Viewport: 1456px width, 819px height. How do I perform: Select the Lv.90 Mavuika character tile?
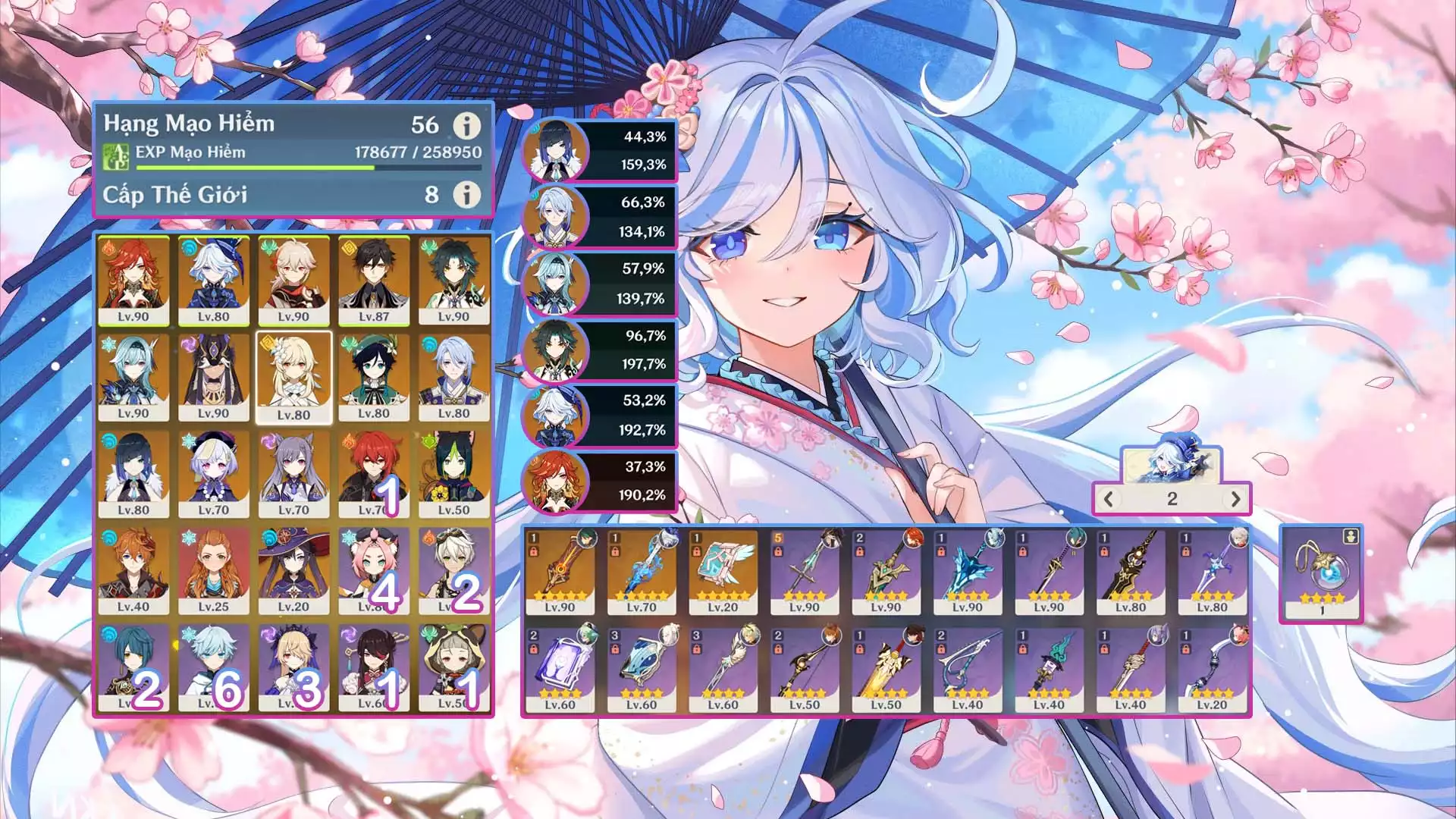coord(133,281)
